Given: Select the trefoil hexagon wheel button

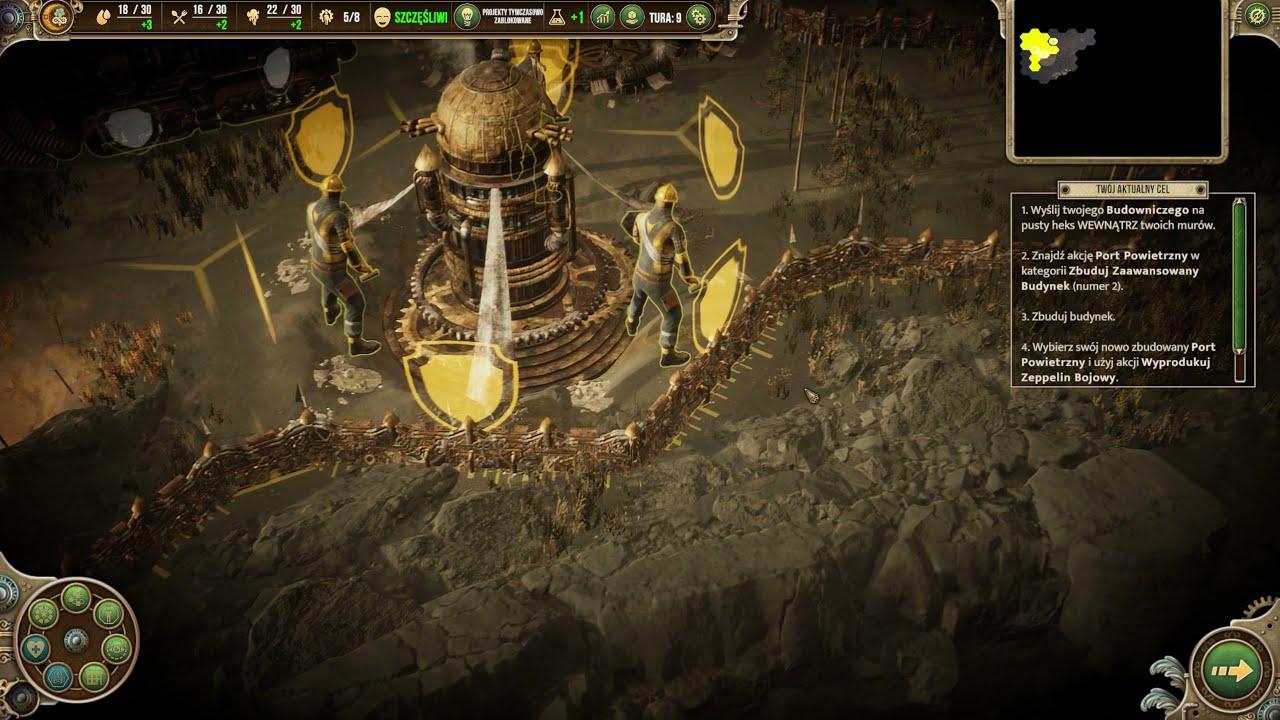Looking at the screenshot, I should [x=59, y=677].
